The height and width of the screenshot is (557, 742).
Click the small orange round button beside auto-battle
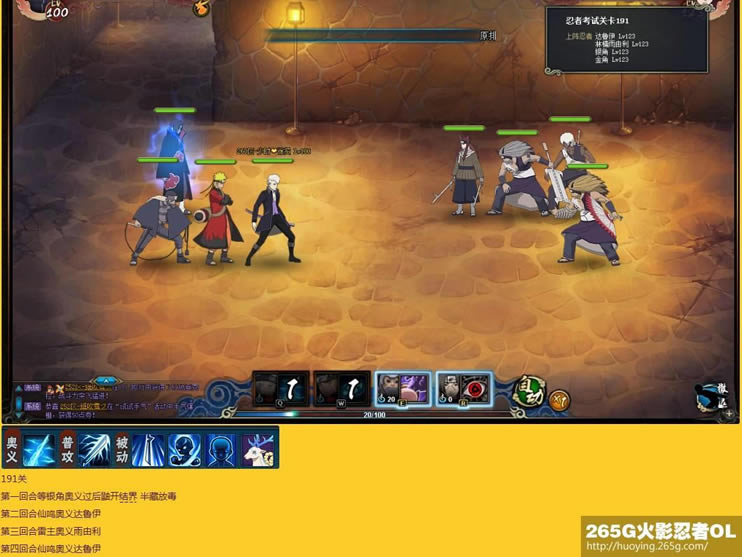tap(560, 401)
